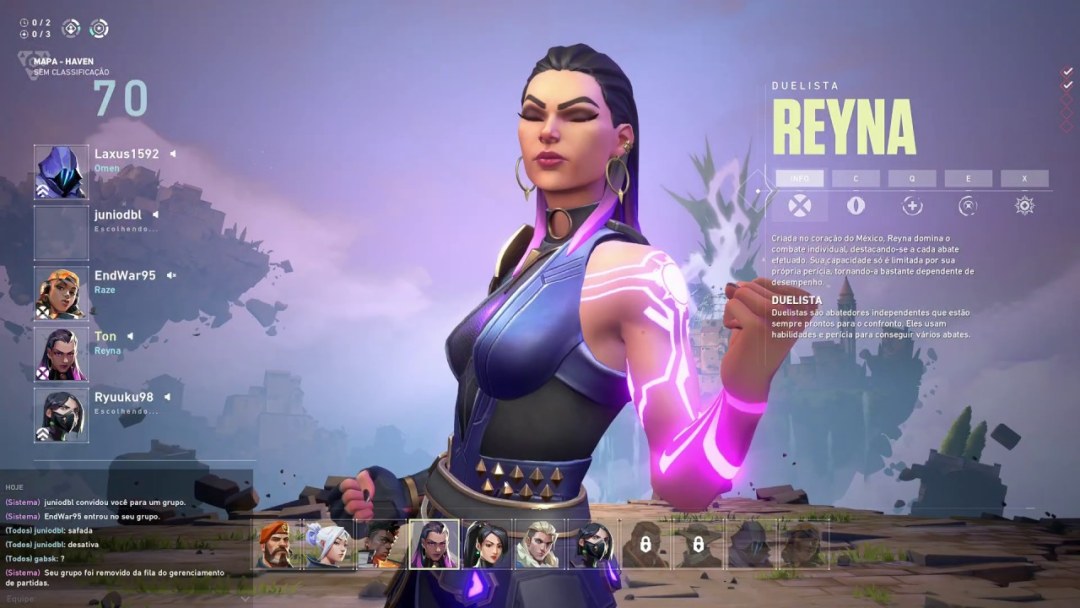
Task: Choose the Phoenix agent portrait
Action: coord(382,545)
